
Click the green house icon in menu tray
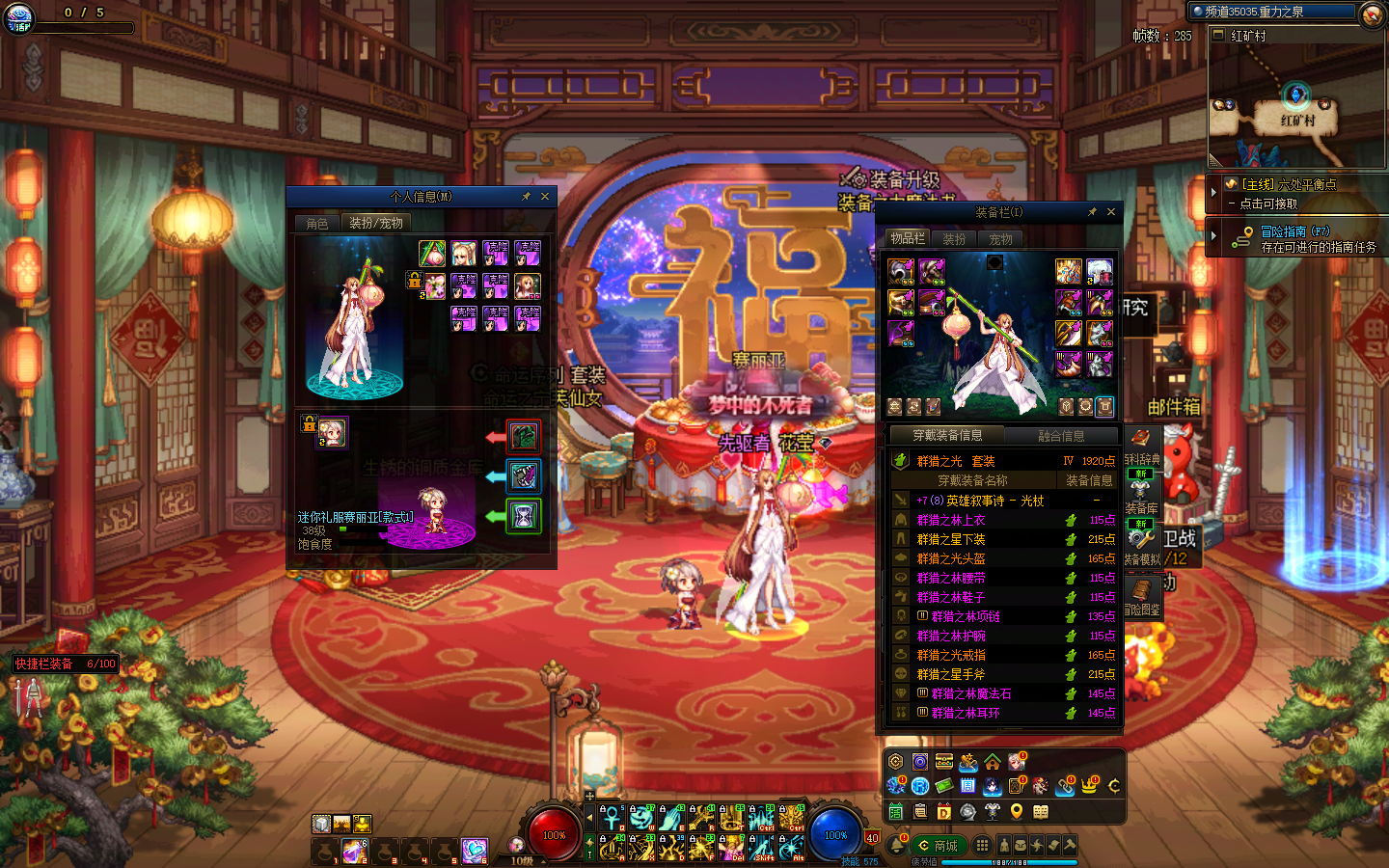[993, 762]
